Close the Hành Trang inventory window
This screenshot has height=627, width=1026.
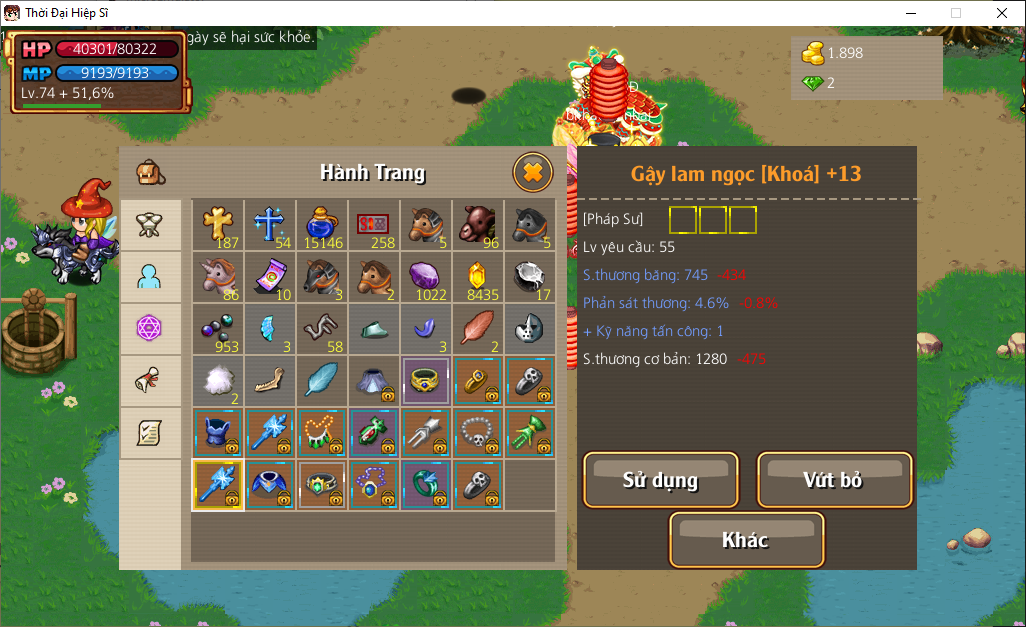[x=533, y=173]
